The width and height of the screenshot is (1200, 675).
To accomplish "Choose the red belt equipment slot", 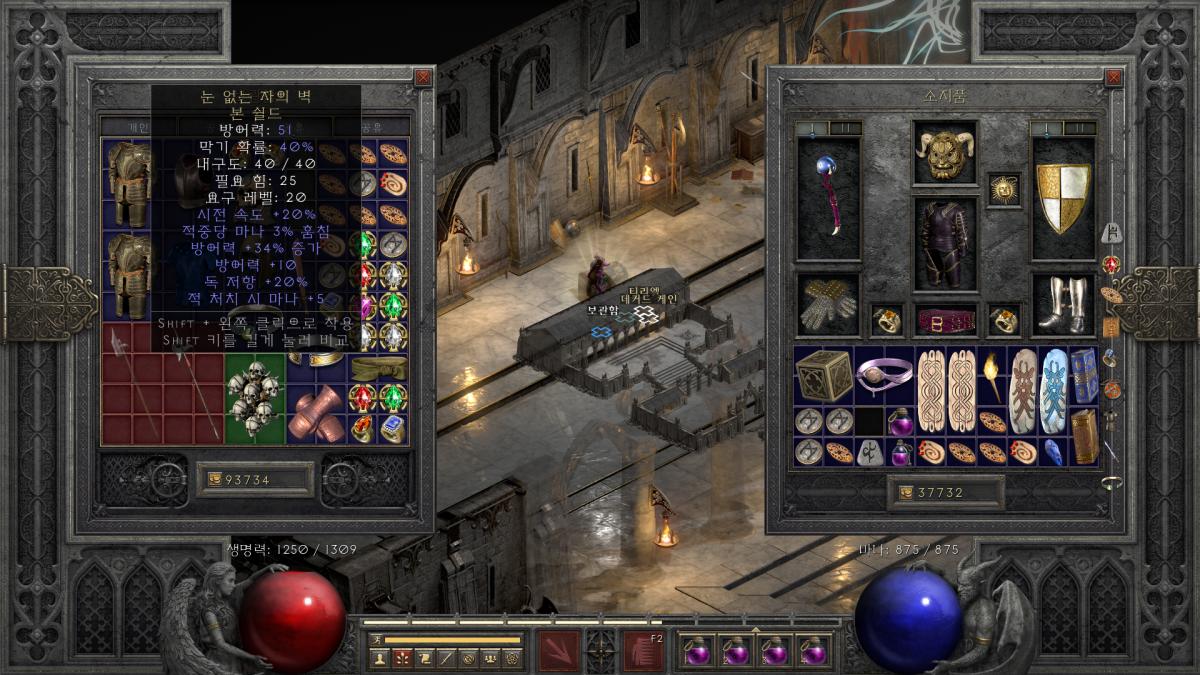I will 945,320.
